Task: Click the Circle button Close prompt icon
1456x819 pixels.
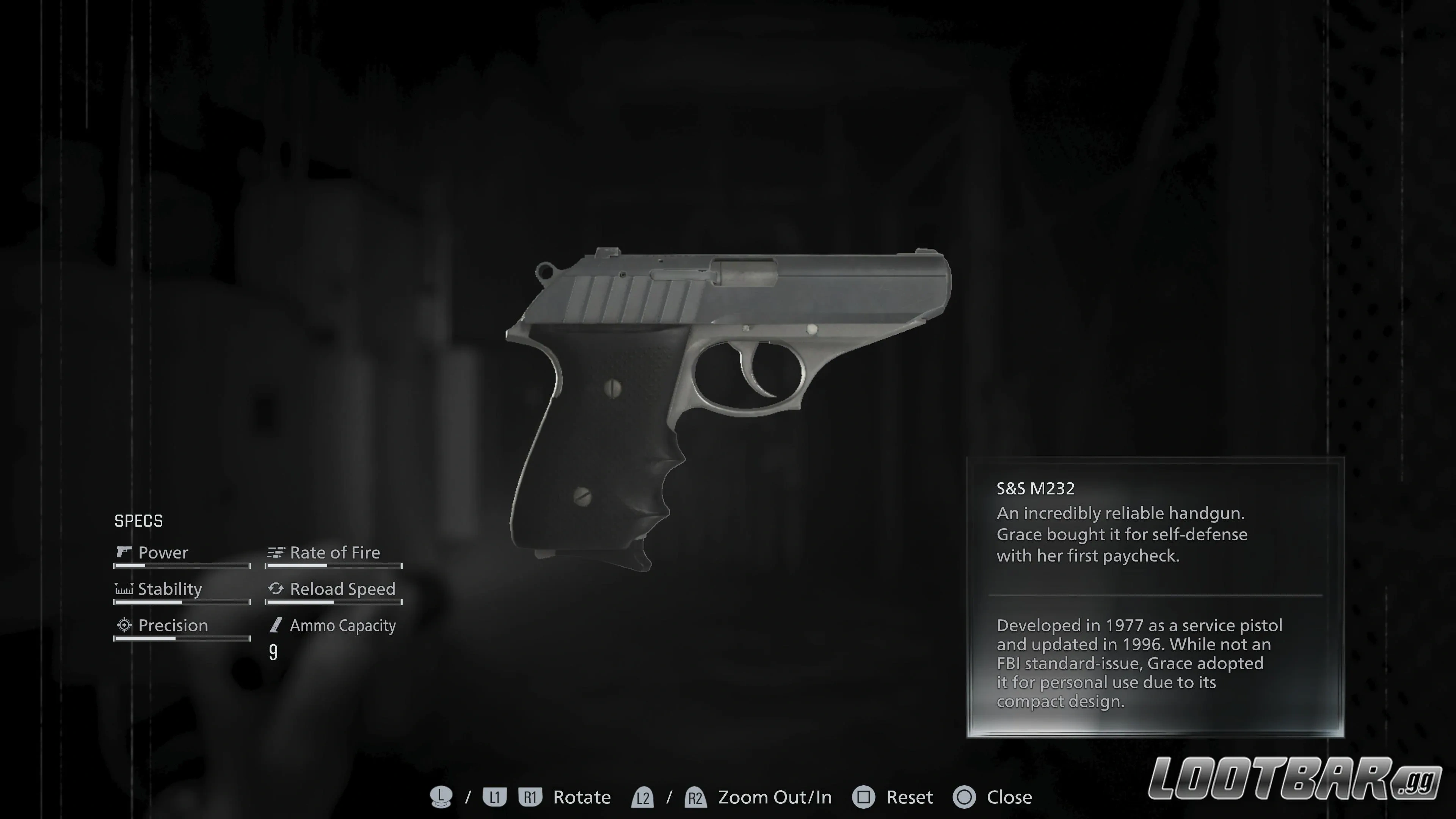Action: tap(964, 797)
